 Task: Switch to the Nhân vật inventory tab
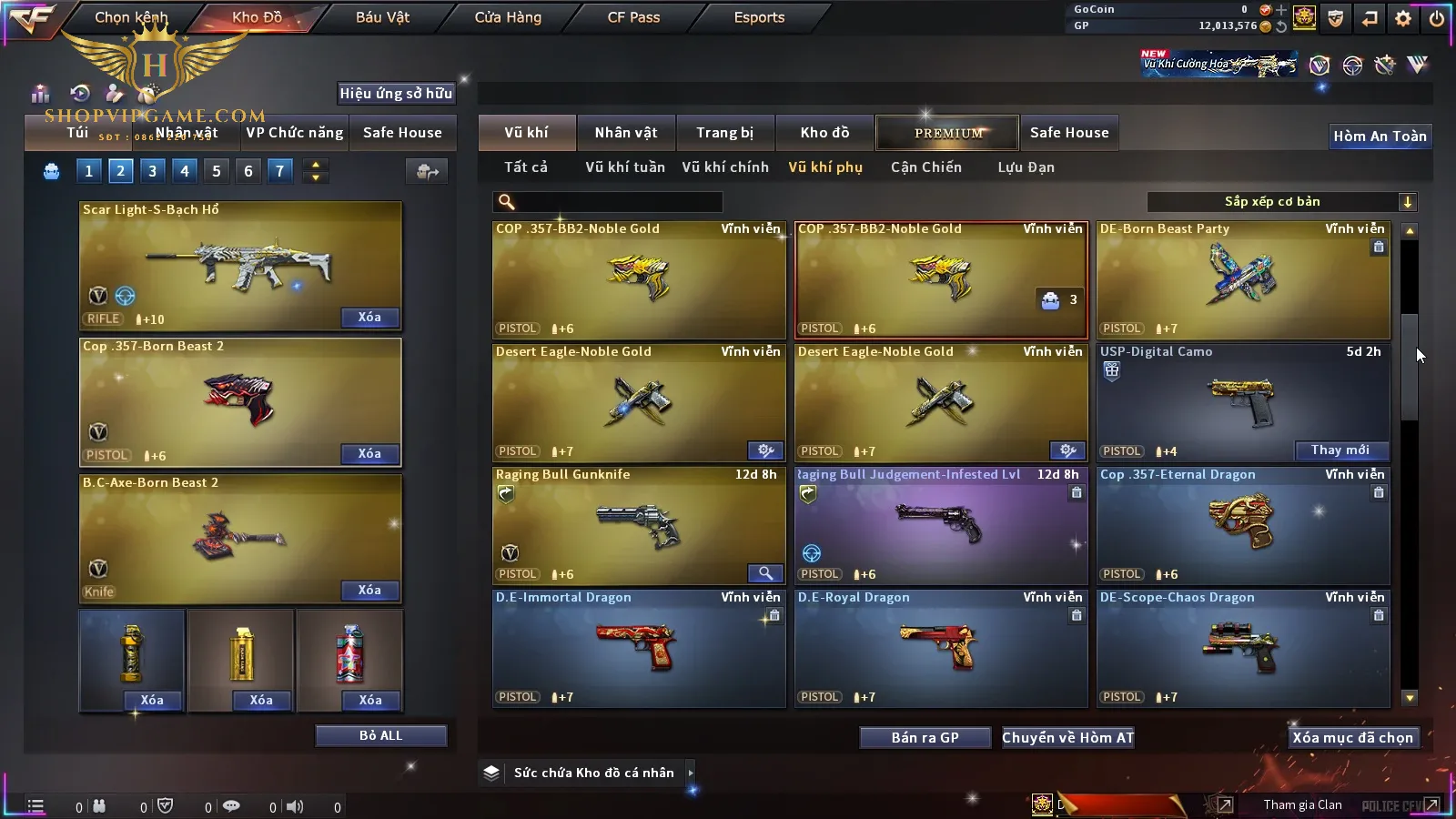click(626, 133)
